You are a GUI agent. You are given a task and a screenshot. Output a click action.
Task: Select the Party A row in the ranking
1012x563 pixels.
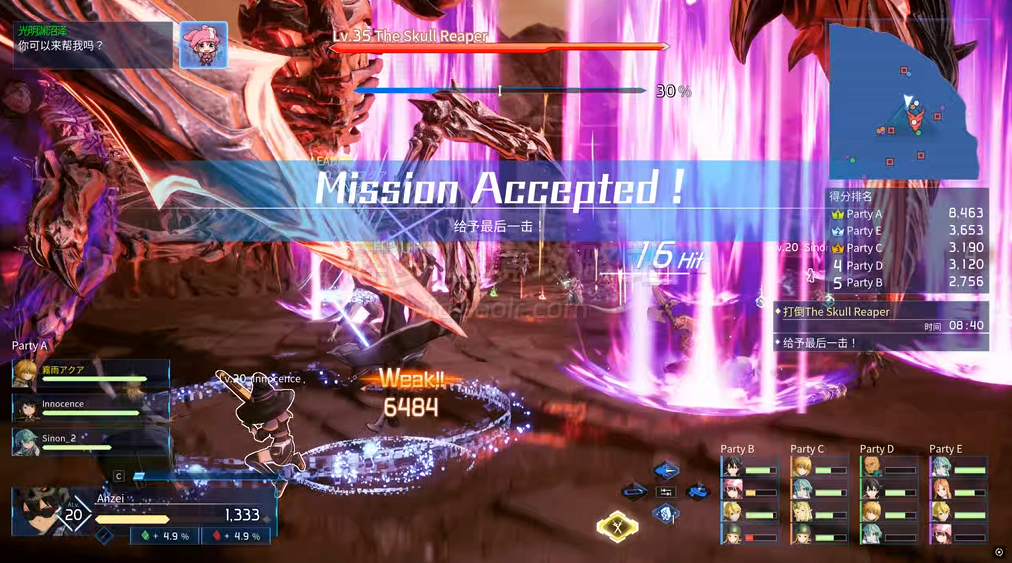coord(907,214)
